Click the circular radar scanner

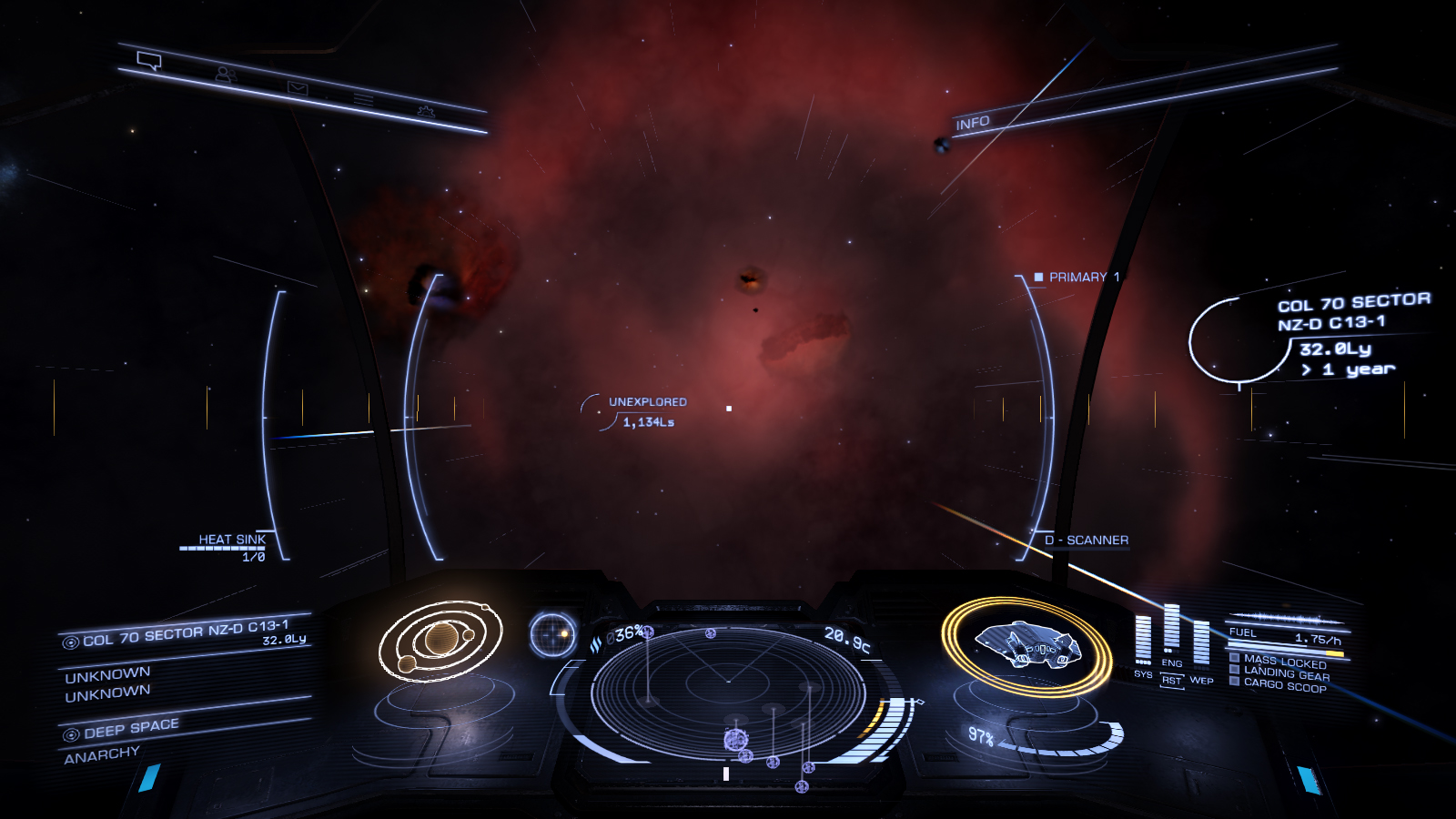pos(728,692)
